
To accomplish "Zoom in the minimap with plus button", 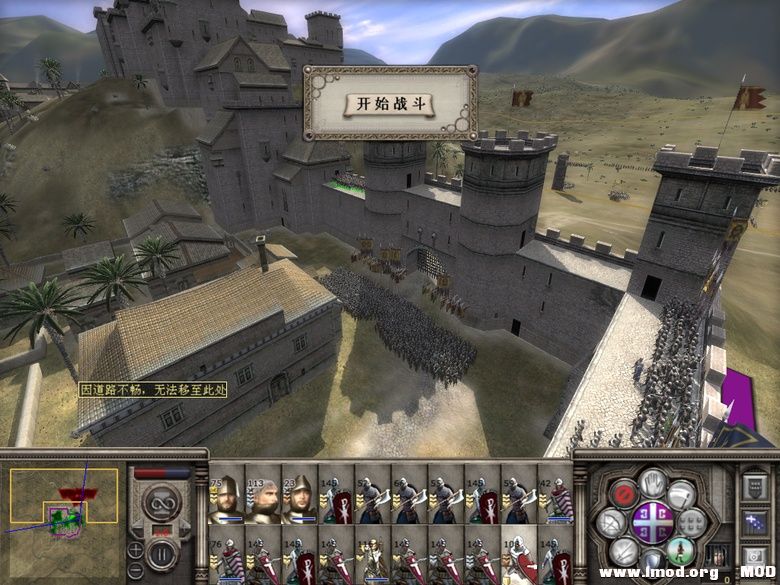I will (135, 549).
